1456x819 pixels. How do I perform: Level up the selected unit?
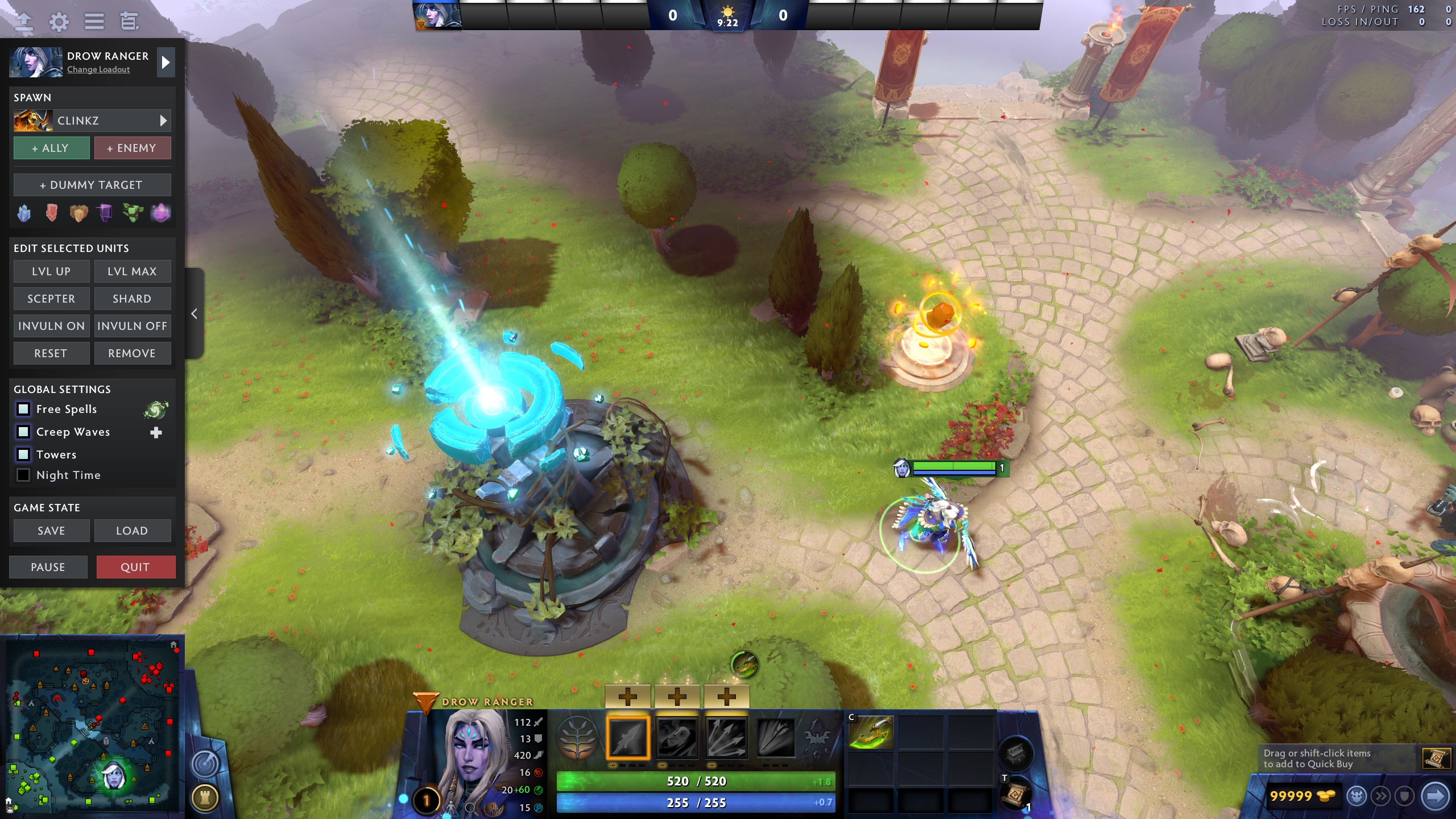(51, 271)
